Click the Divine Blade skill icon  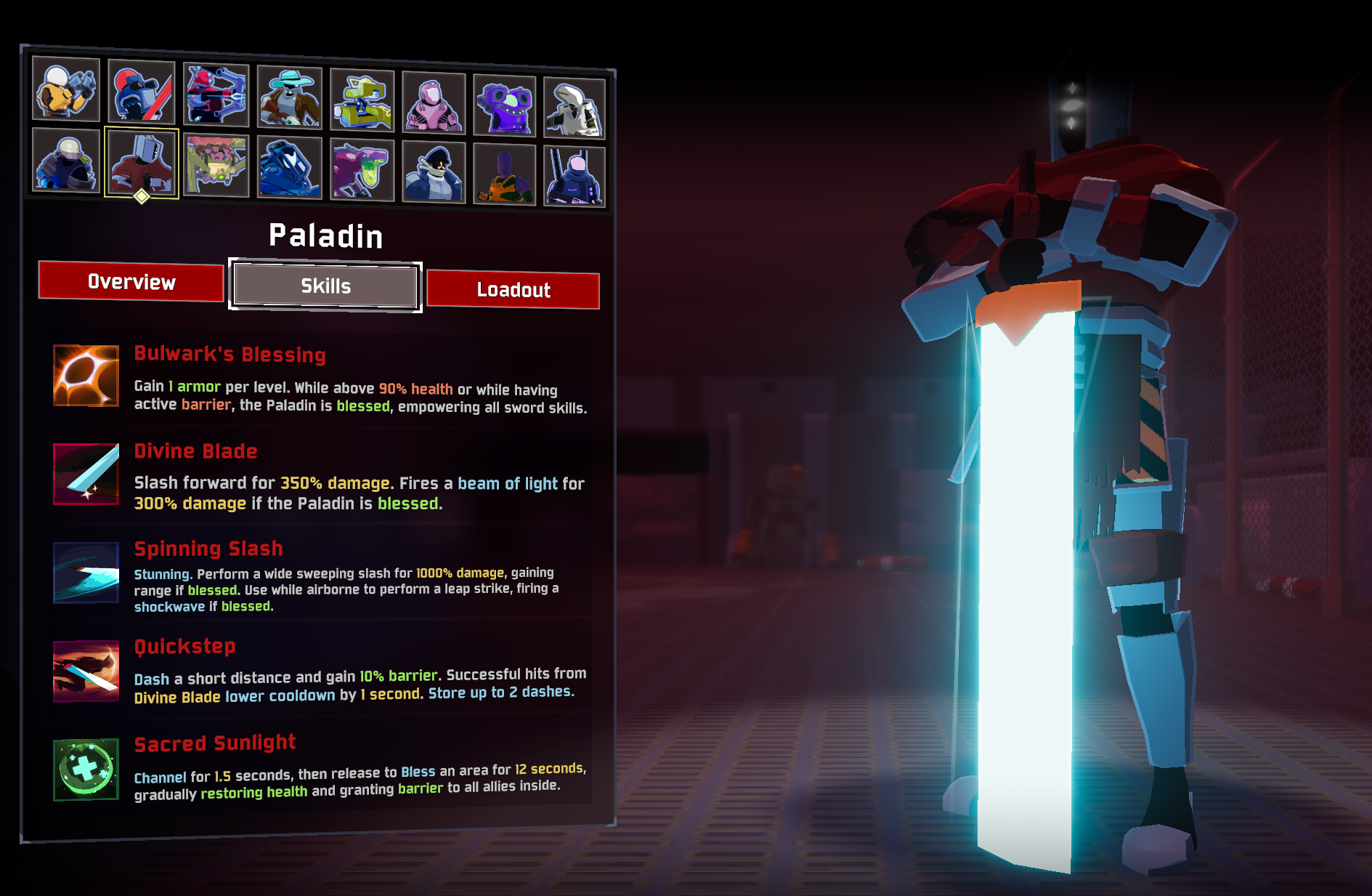86,474
